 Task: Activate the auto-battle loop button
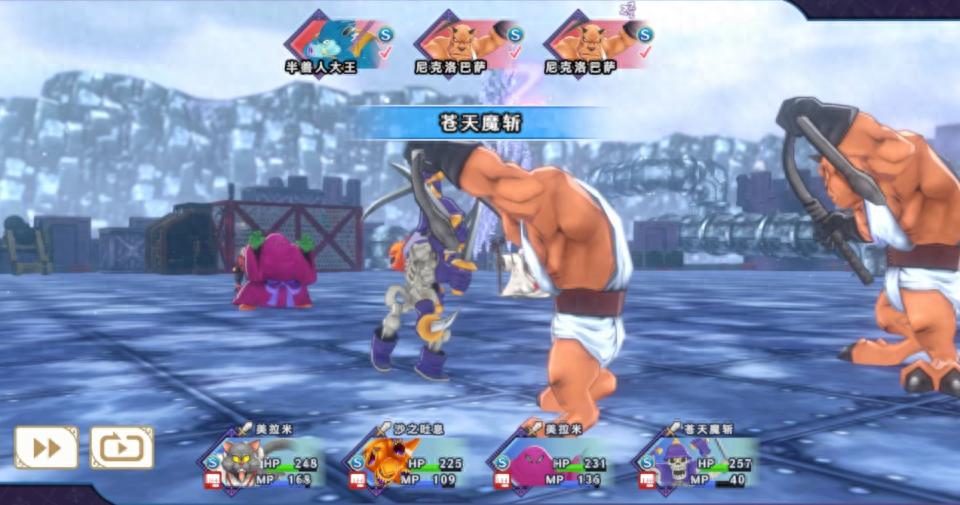(122, 447)
